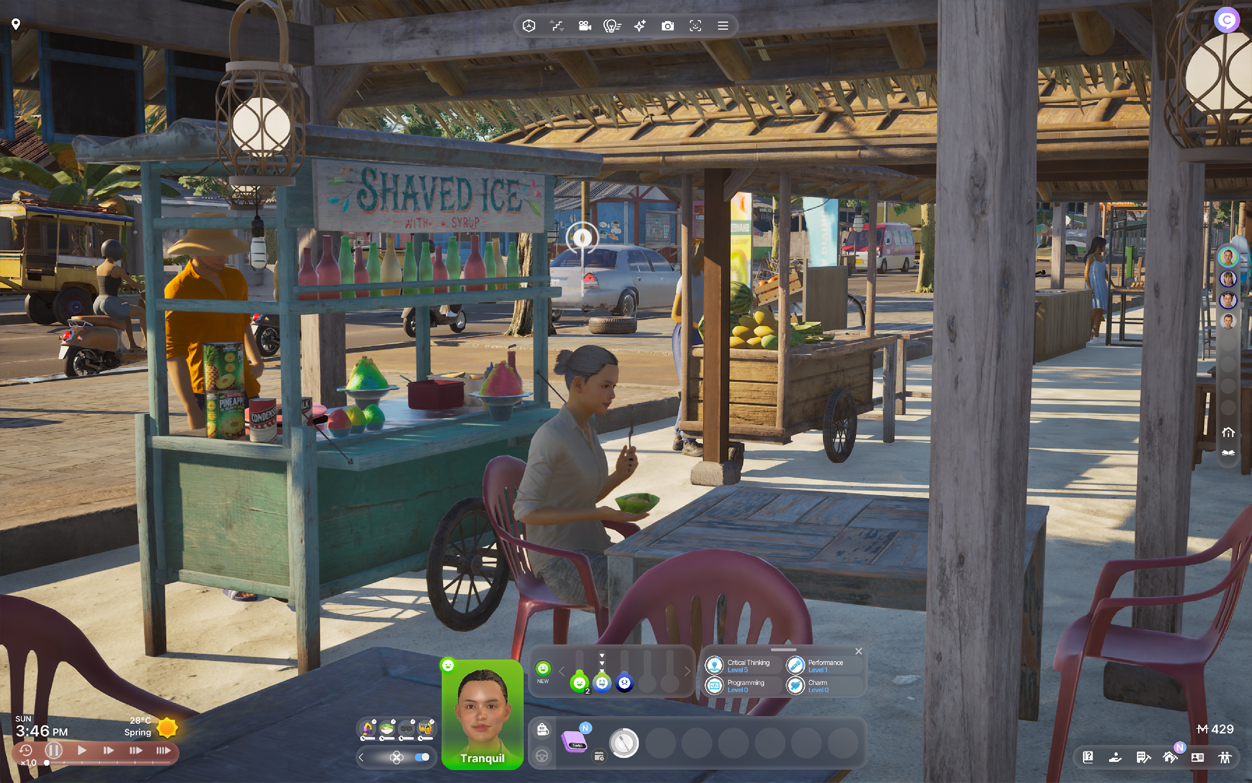The height and width of the screenshot is (783, 1252).
Task: Open the hamburger main menu
Action: pyautogui.click(x=723, y=26)
